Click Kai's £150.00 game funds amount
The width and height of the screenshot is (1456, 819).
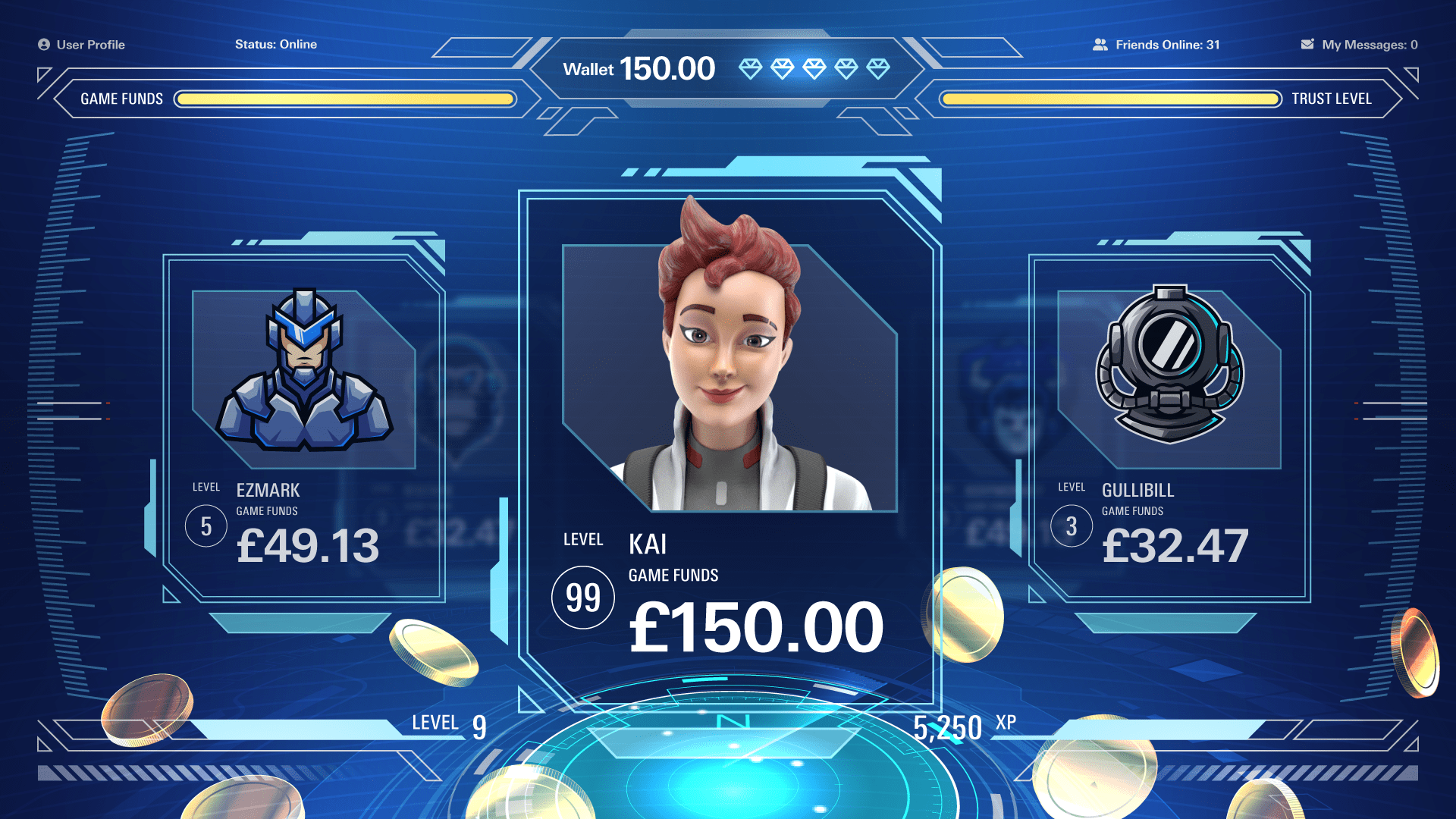(755, 627)
